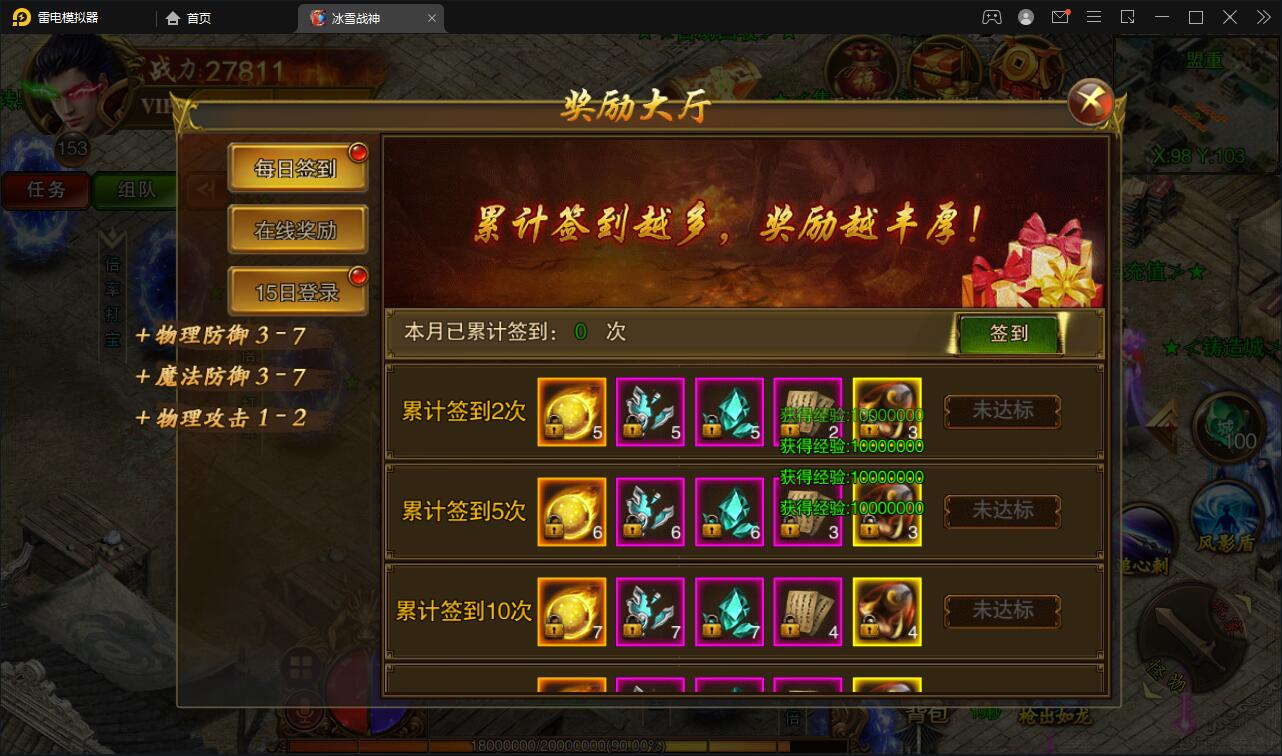Switch to the 在线奖励 panel
Viewport: 1282px width, 756px height.
tap(297, 229)
